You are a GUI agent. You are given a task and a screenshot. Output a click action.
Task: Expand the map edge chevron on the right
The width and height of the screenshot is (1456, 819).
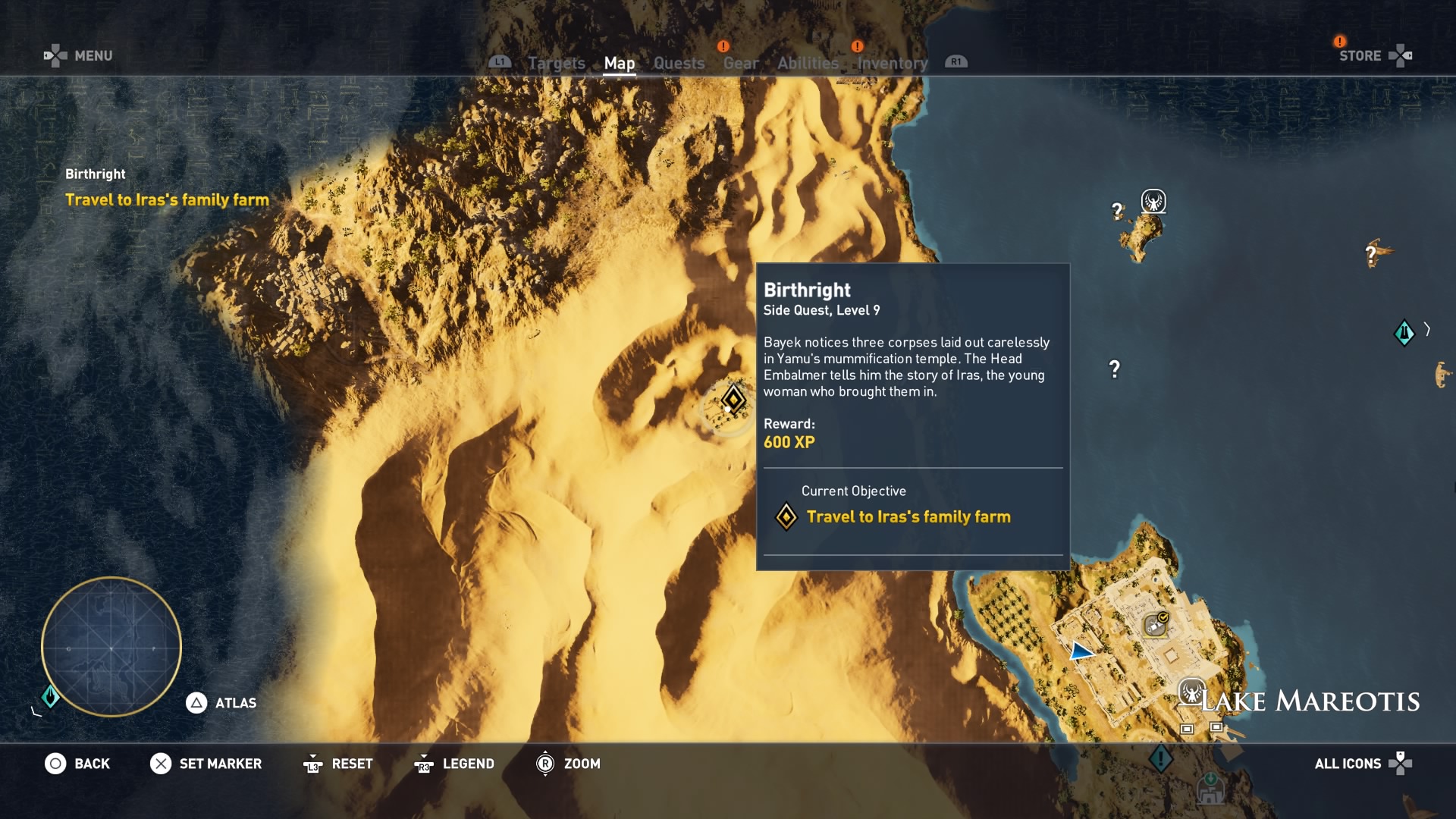click(1425, 330)
